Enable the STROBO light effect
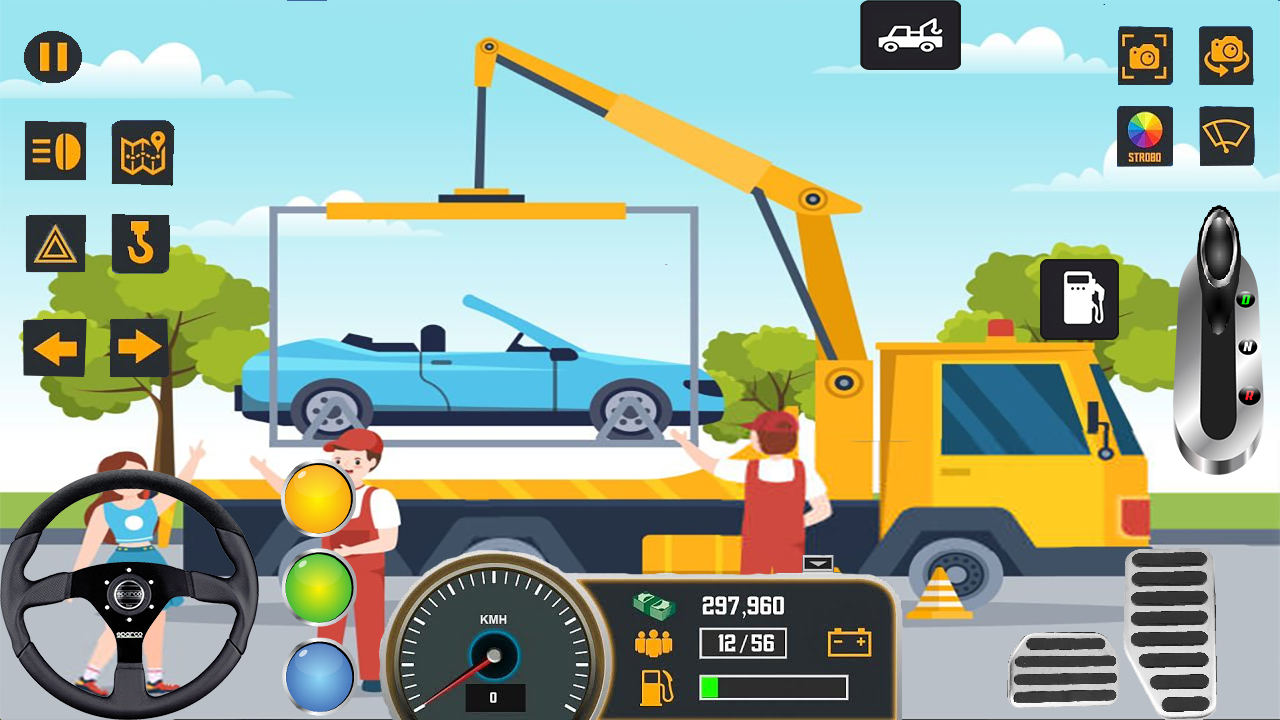1280x720 pixels. [1145, 137]
